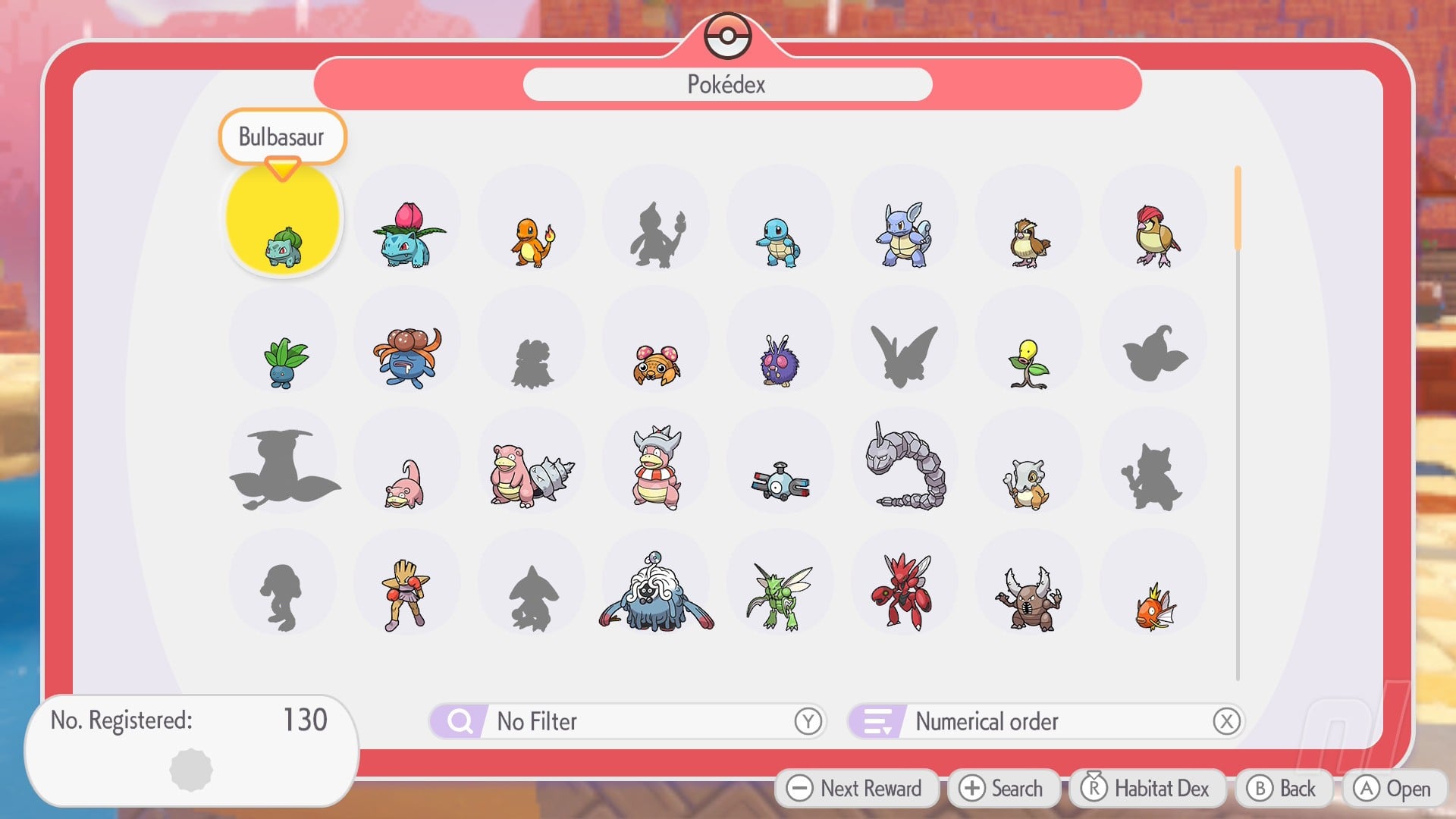Viewport: 1456px width, 819px height.
Task: Select Scizor in the Pokédex
Action: (904, 591)
